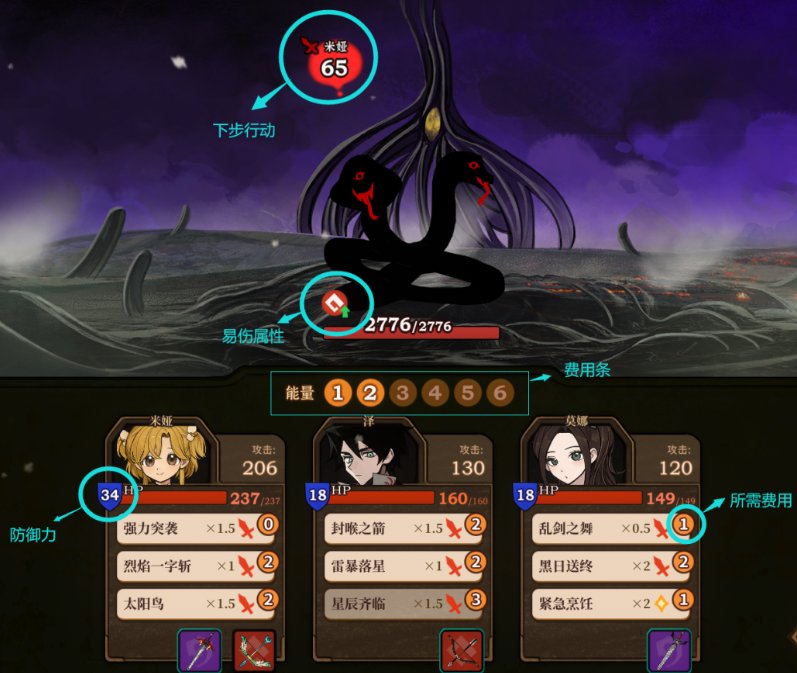Open Mona's purple sword equipment icon
797x673 pixels.
point(668,650)
